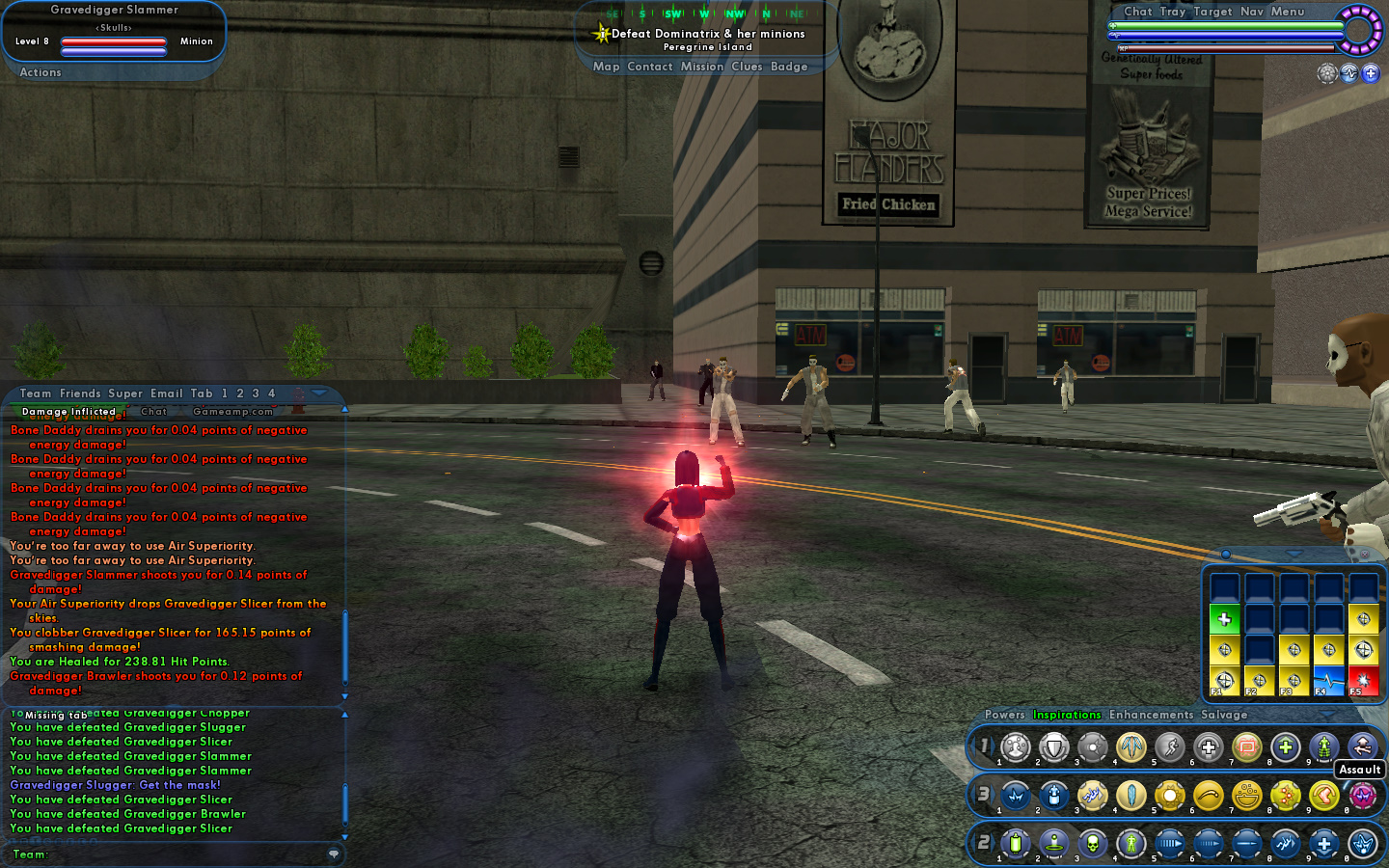This screenshot has width=1389, height=868.
Task: Open the Enhancements window
Action: click(1151, 715)
